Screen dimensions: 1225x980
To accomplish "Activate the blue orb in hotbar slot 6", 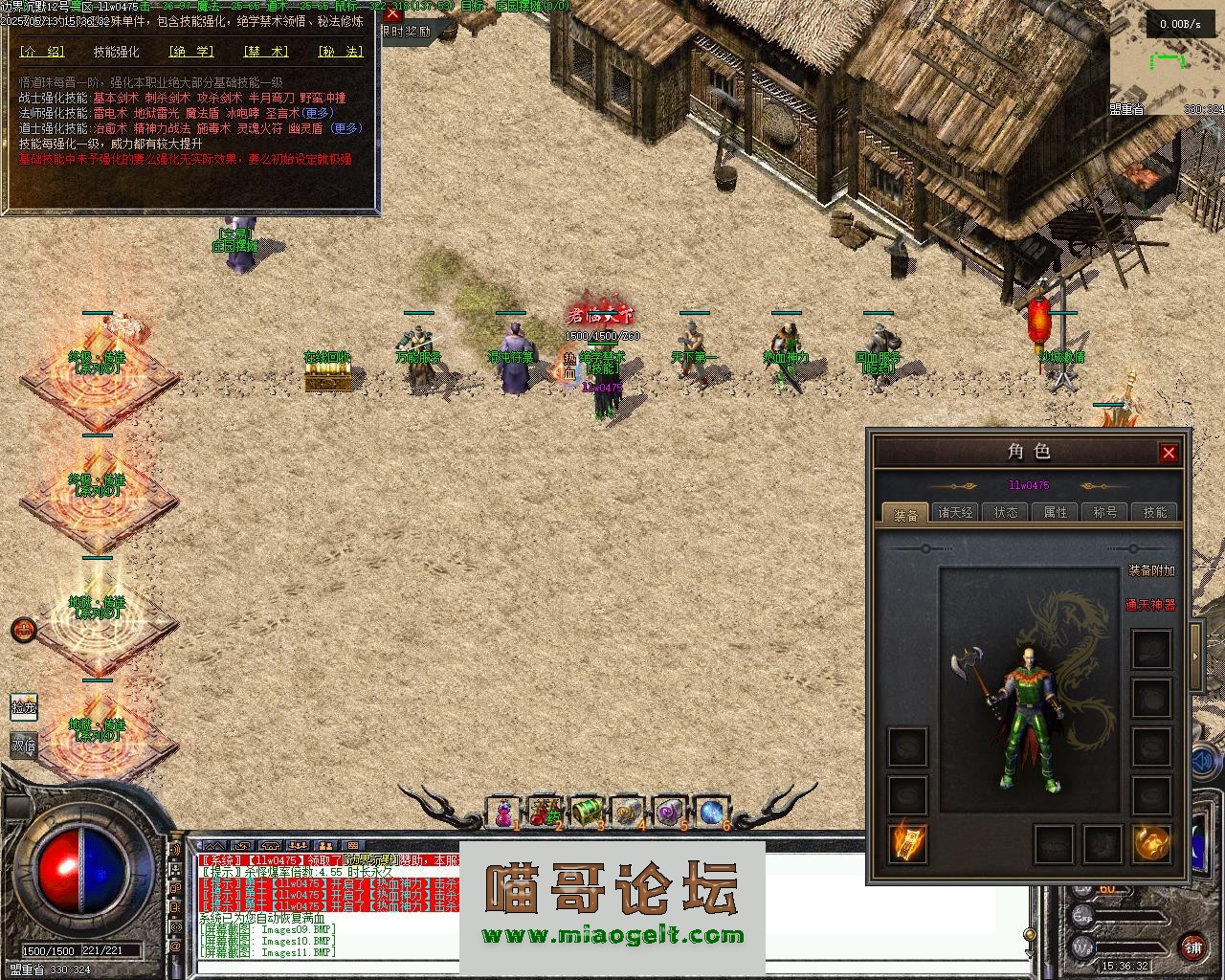I will tap(711, 813).
